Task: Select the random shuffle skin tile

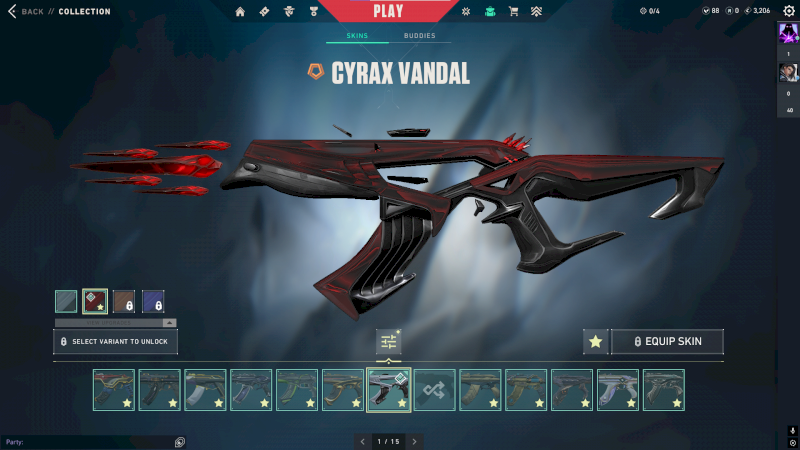Action: pyautogui.click(x=435, y=390)
